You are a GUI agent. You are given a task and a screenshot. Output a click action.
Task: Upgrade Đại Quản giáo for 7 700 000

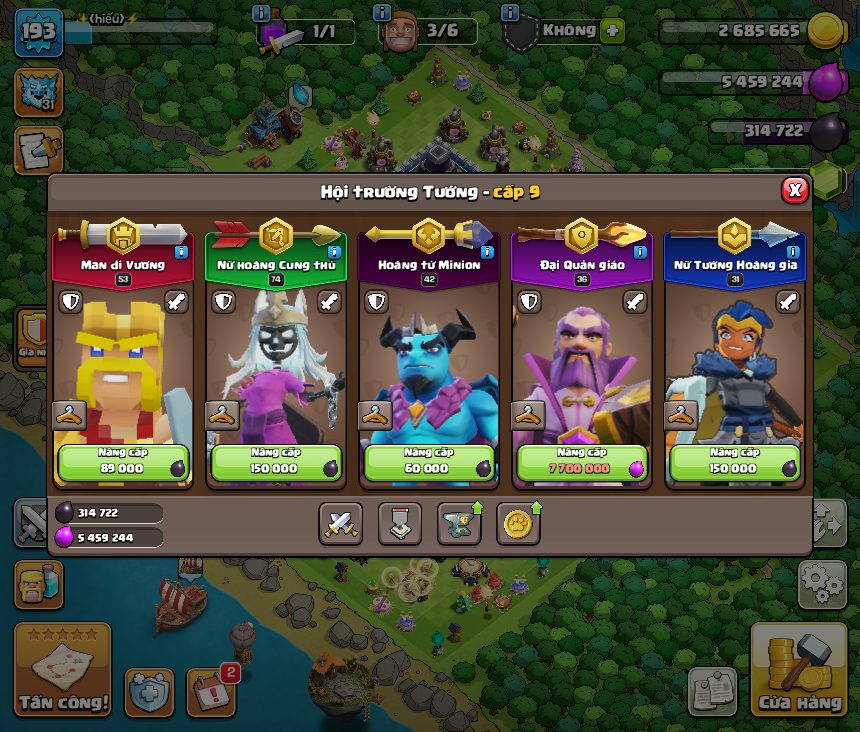(x=581, y=462)
